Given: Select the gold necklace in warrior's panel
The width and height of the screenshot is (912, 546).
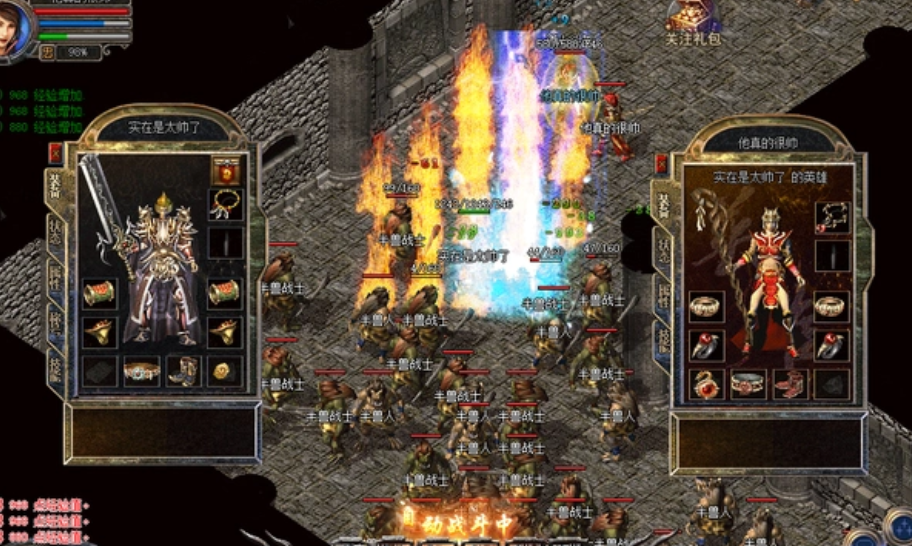Looking at the screenshot, I should 225,205.
